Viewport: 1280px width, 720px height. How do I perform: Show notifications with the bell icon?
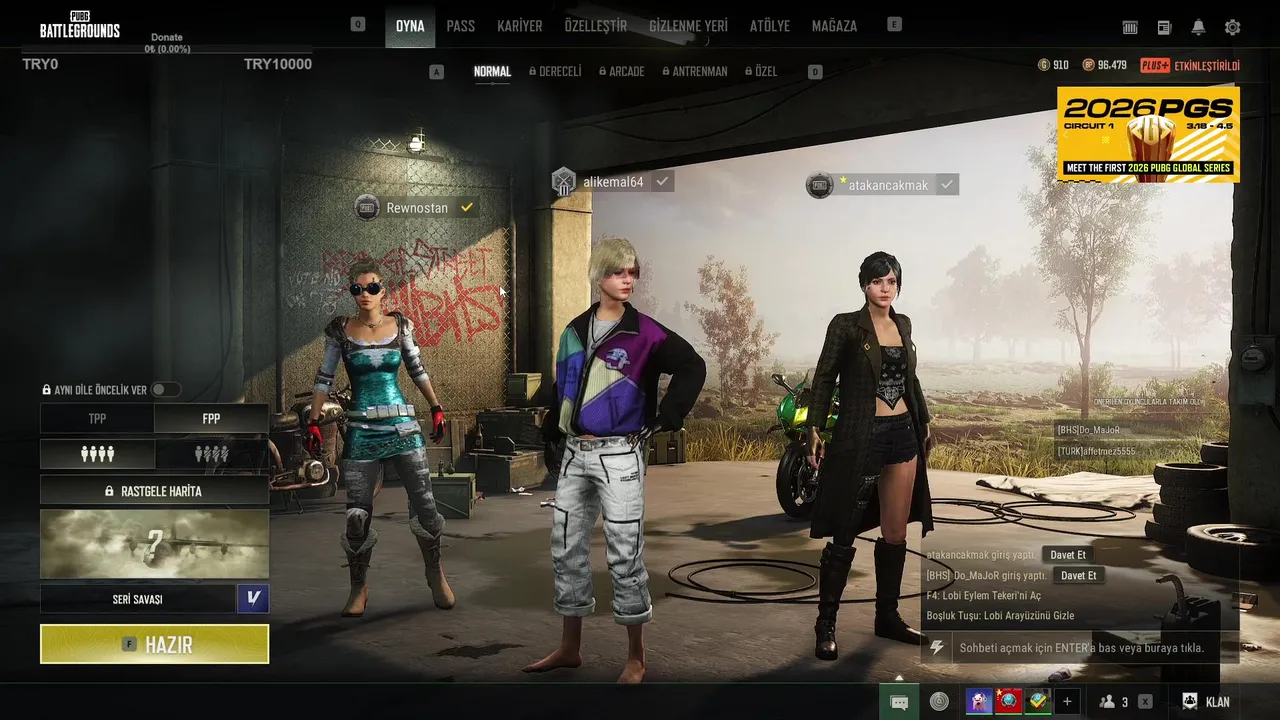click(x=1198, y=27)
